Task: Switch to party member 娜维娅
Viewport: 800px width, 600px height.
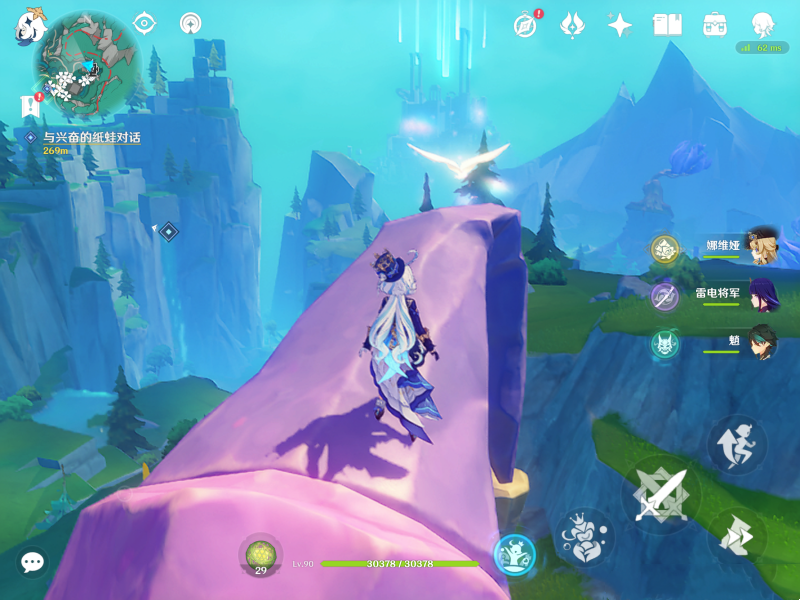Action: (762, 248)
